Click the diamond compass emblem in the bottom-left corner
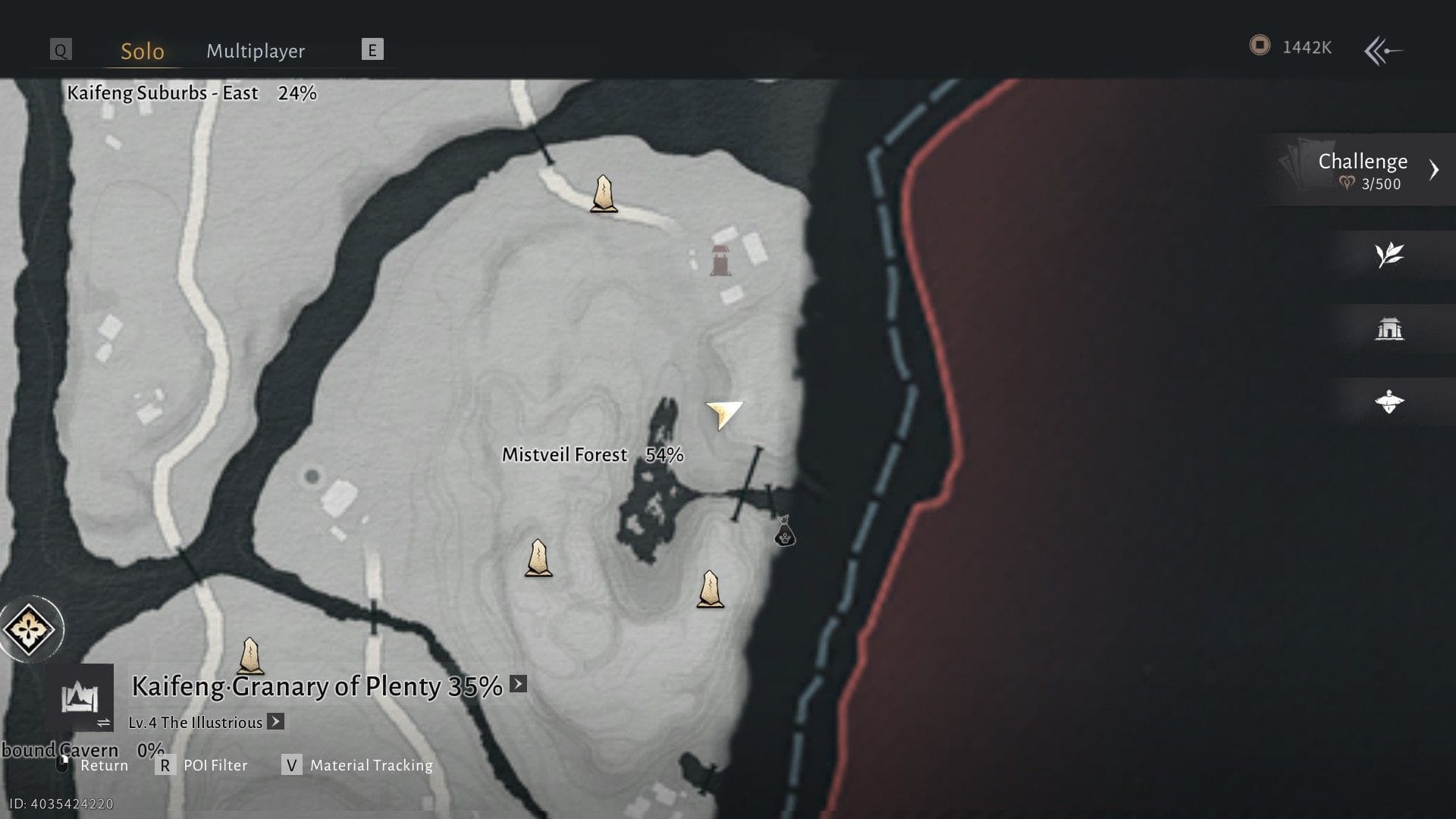 tap(28, 629)
